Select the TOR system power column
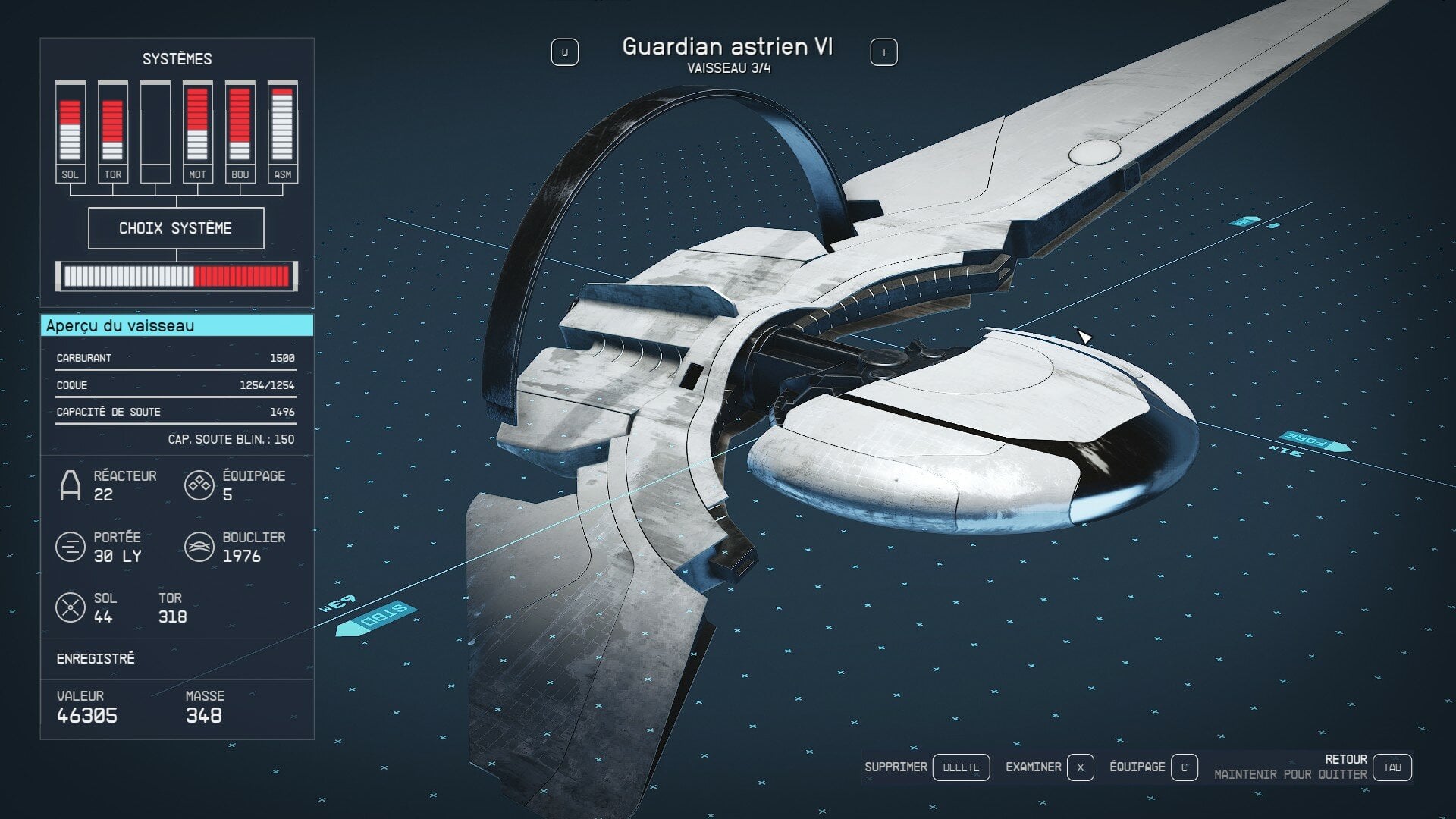 112,130
